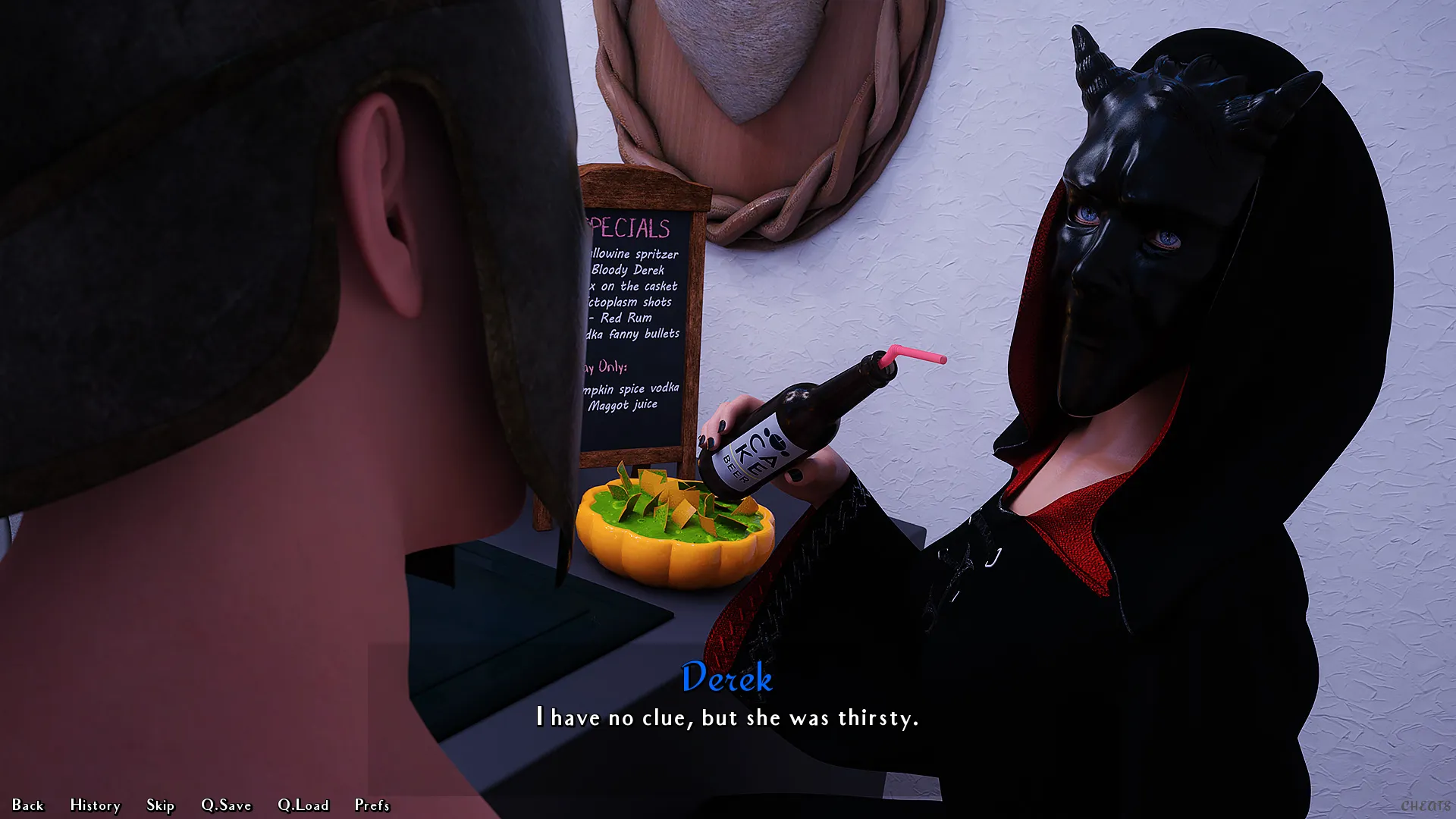Click Q.Load to quick load
The image size is (1456, 819).
303,805
